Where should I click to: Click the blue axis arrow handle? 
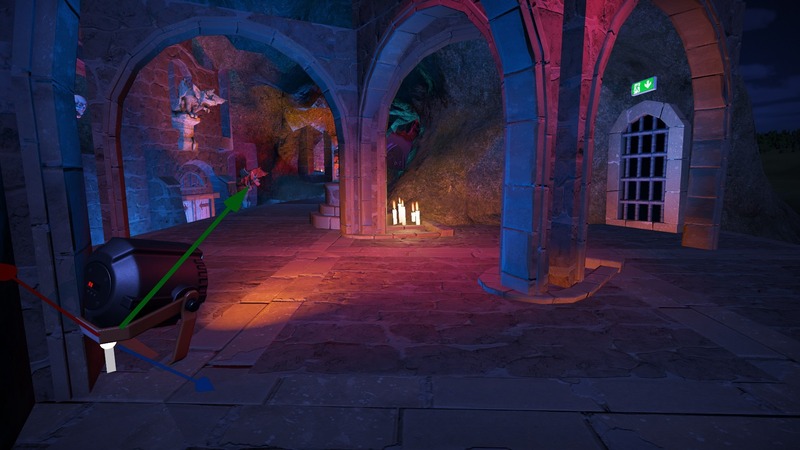tap(202, 383)
